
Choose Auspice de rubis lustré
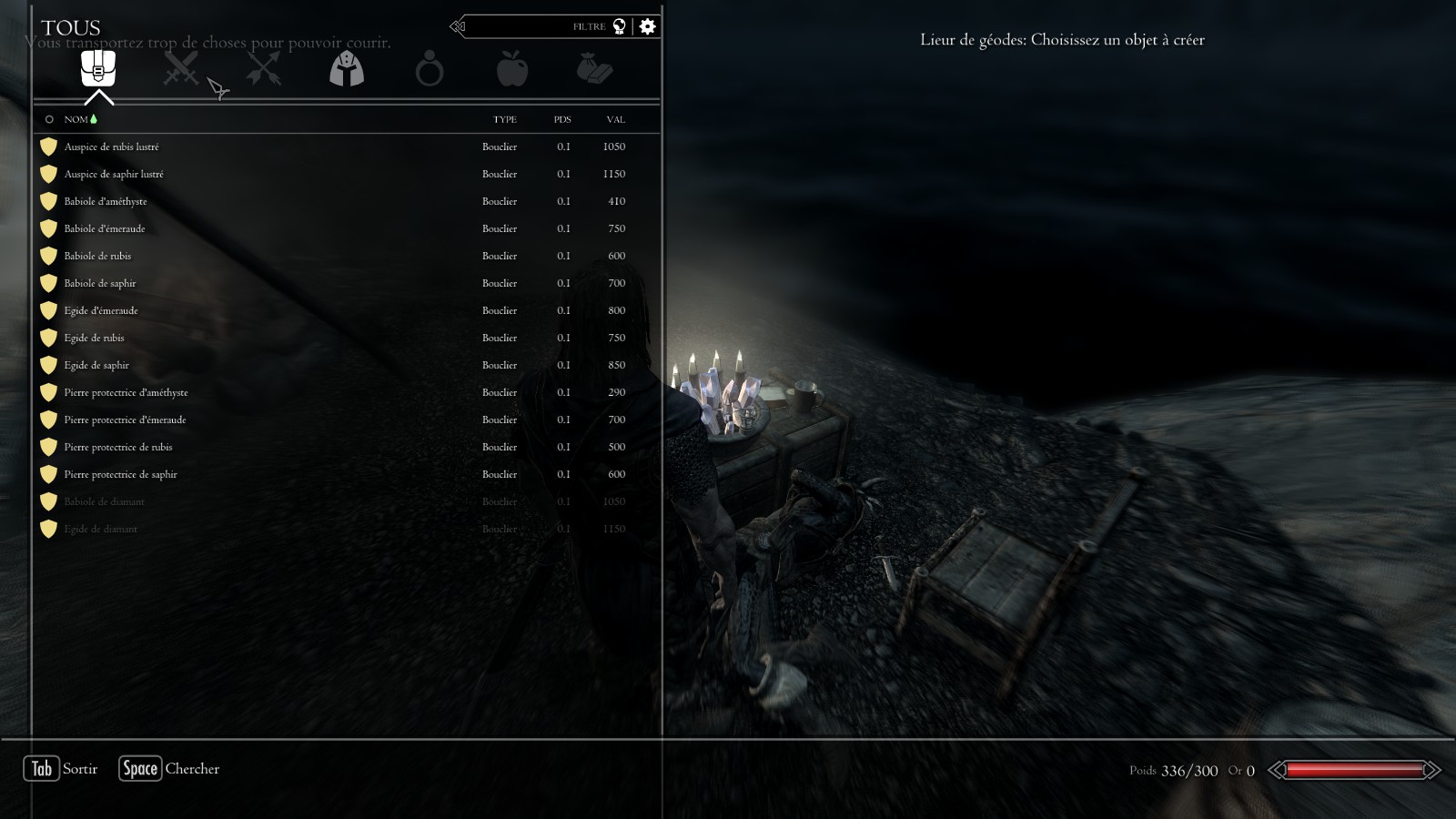[x=111, y=147]
